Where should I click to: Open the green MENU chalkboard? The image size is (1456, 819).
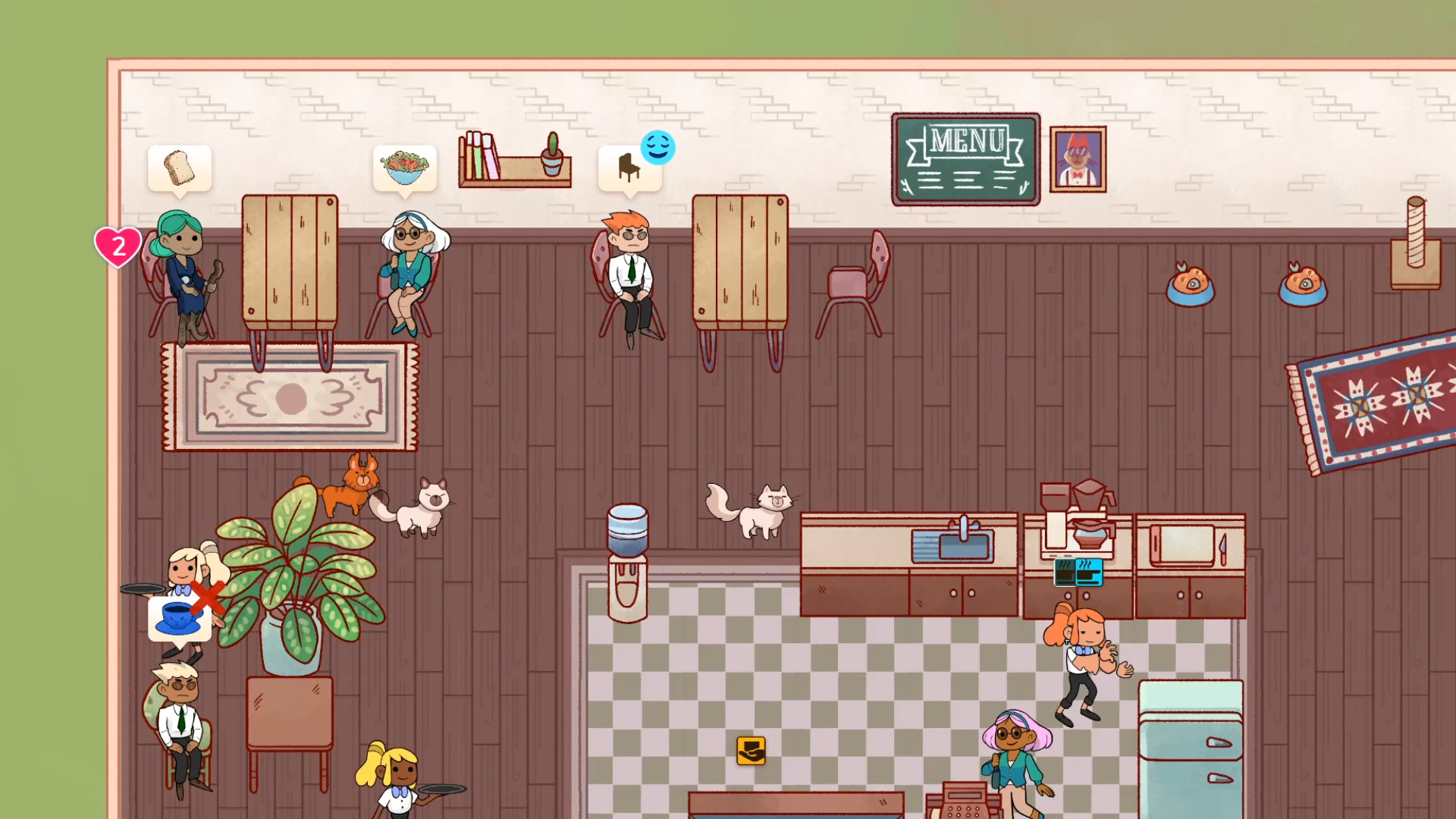(x=965, y=158)
